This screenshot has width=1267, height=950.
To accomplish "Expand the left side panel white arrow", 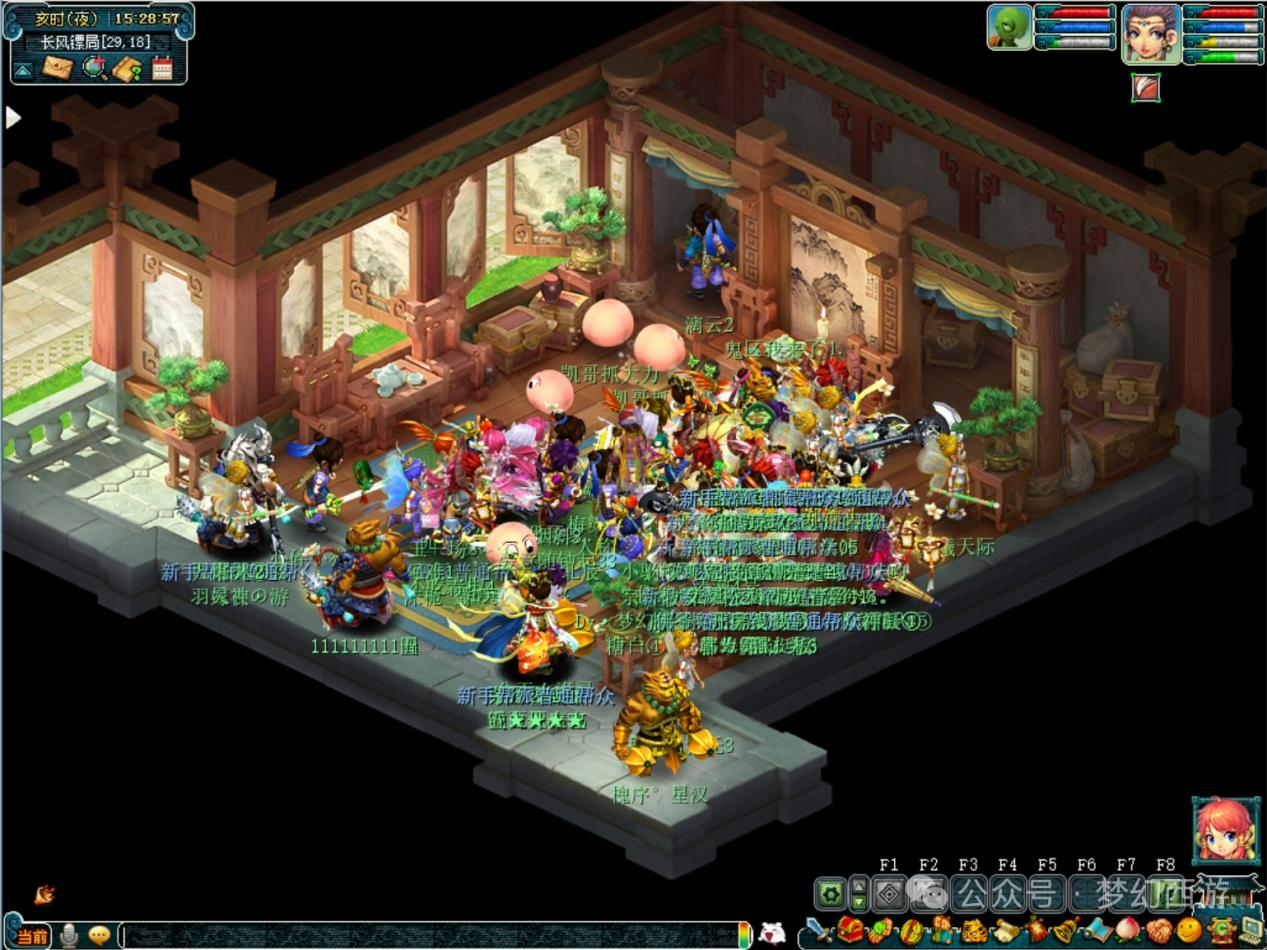I will (x=13, y=118).
